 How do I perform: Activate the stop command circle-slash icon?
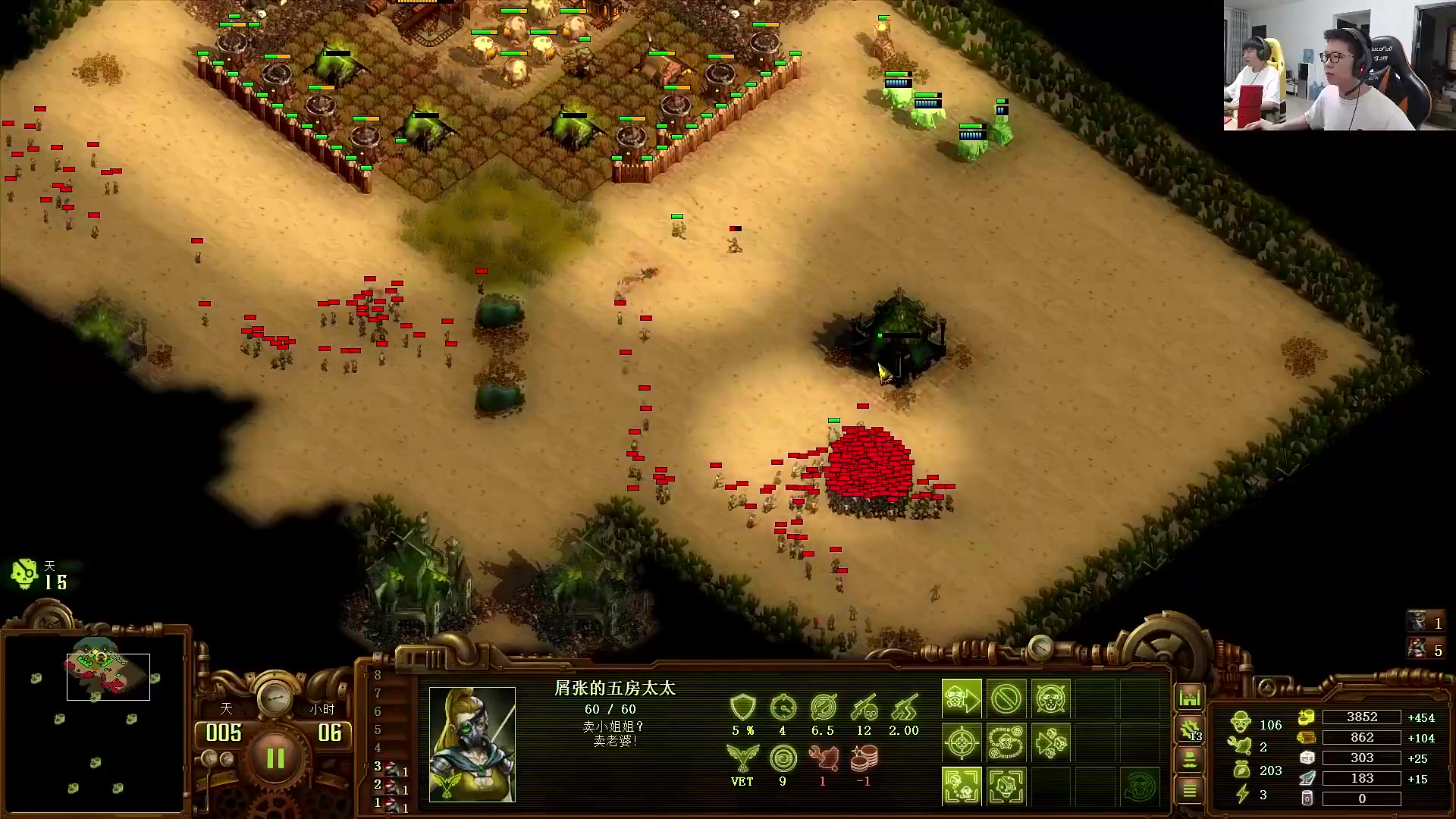pyautogui.click(x=1006, y=698)
